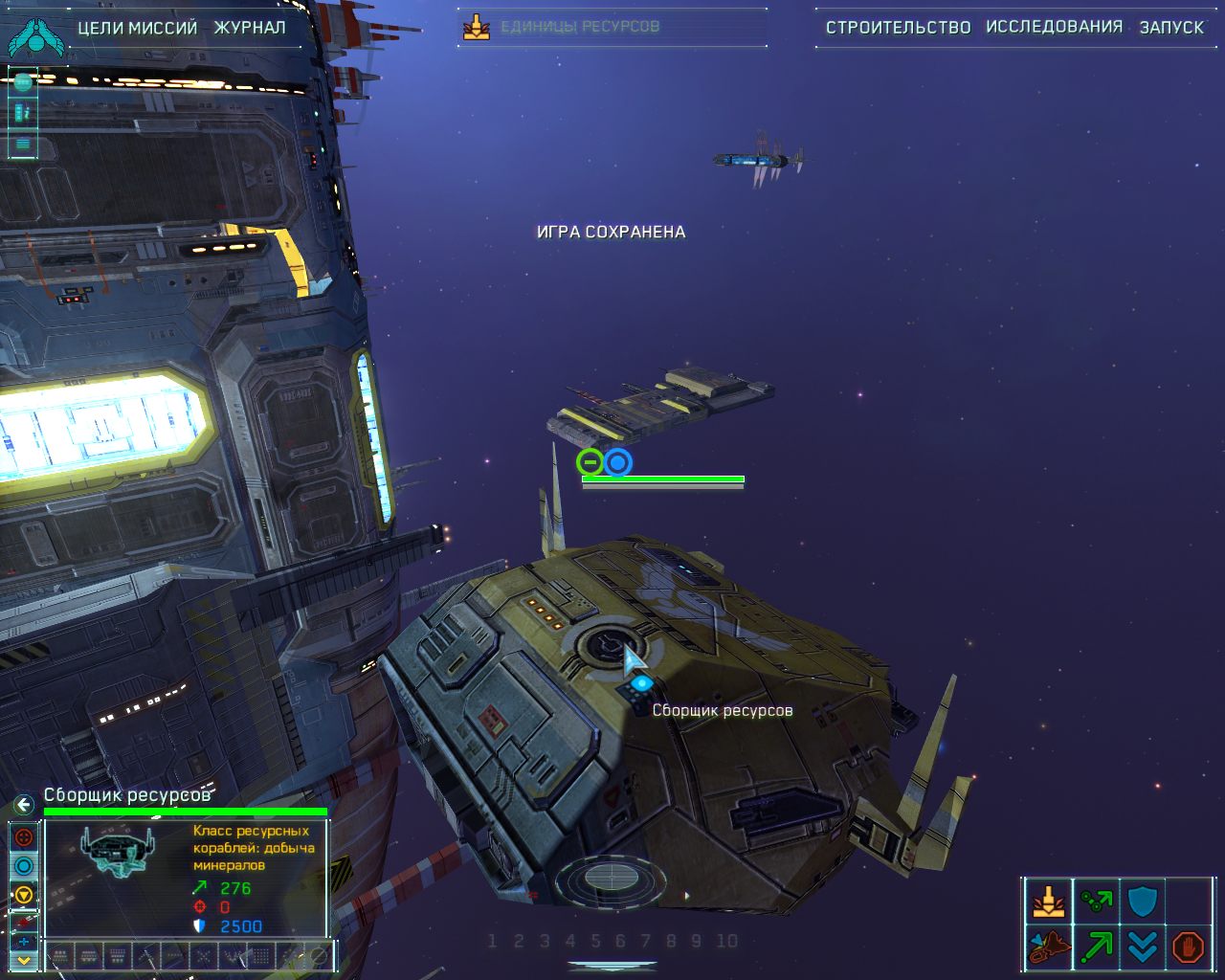Expand the yellow chevron below stance icons
The height and width of the screenshot is (980, 1225).
(x=24, y=960)
